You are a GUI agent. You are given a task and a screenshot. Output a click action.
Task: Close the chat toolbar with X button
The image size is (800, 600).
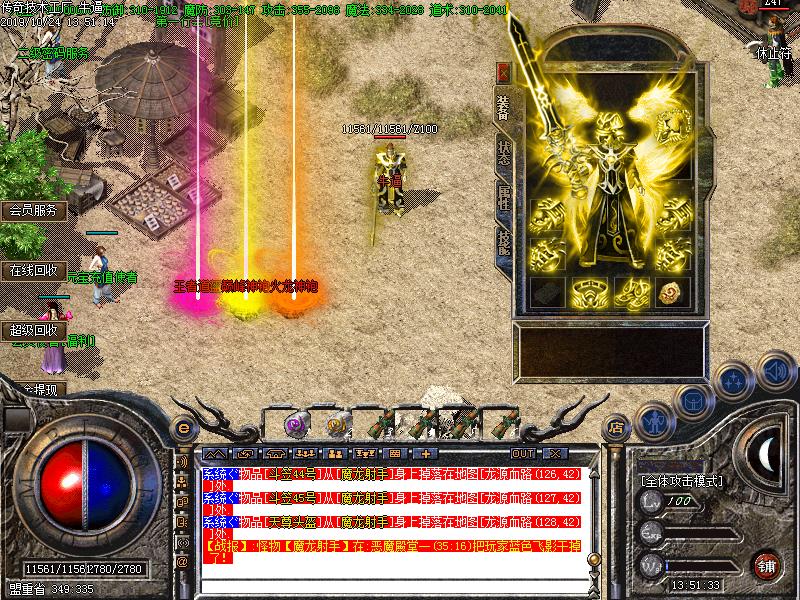(x=553, y=454)
